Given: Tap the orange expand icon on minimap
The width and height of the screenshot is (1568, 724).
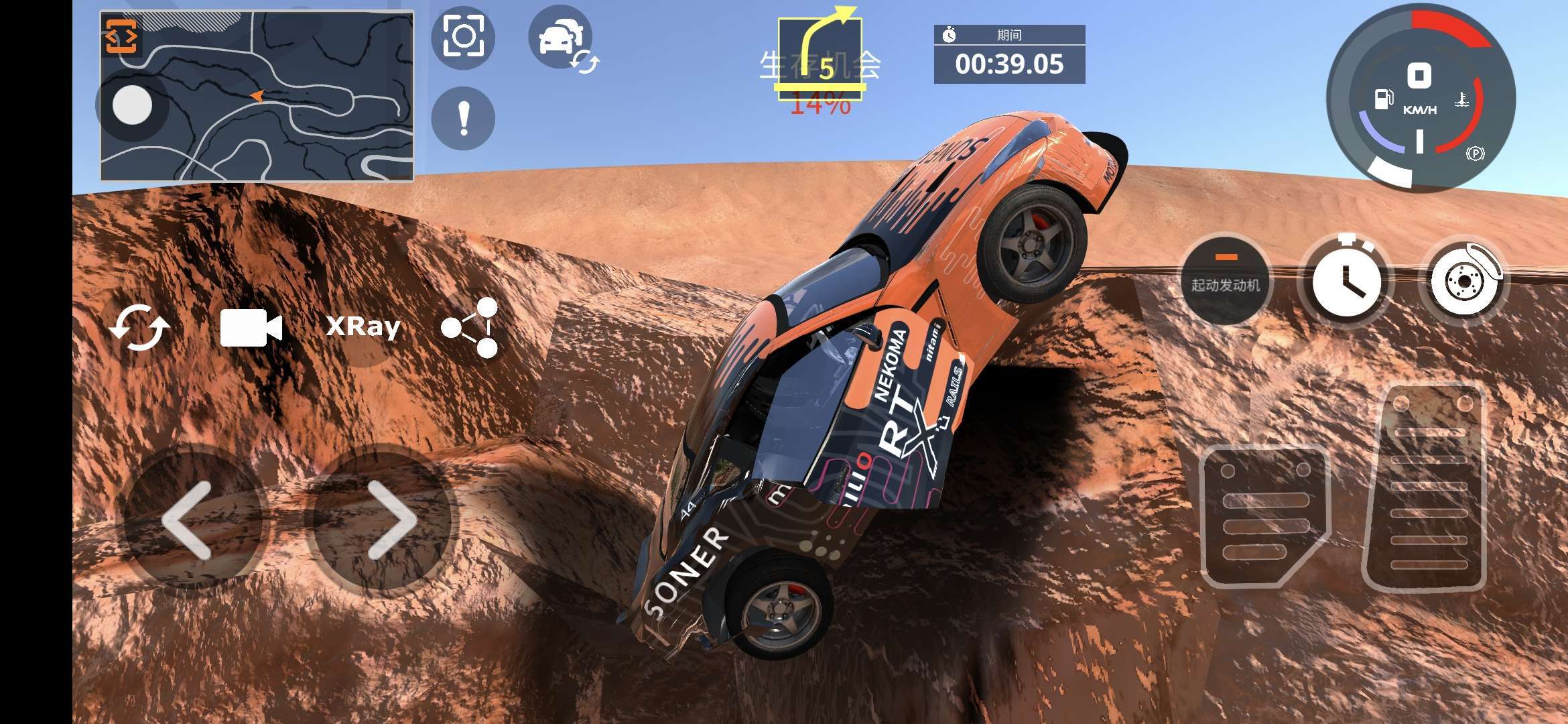Looking at the screenshot, I should 121,36.
